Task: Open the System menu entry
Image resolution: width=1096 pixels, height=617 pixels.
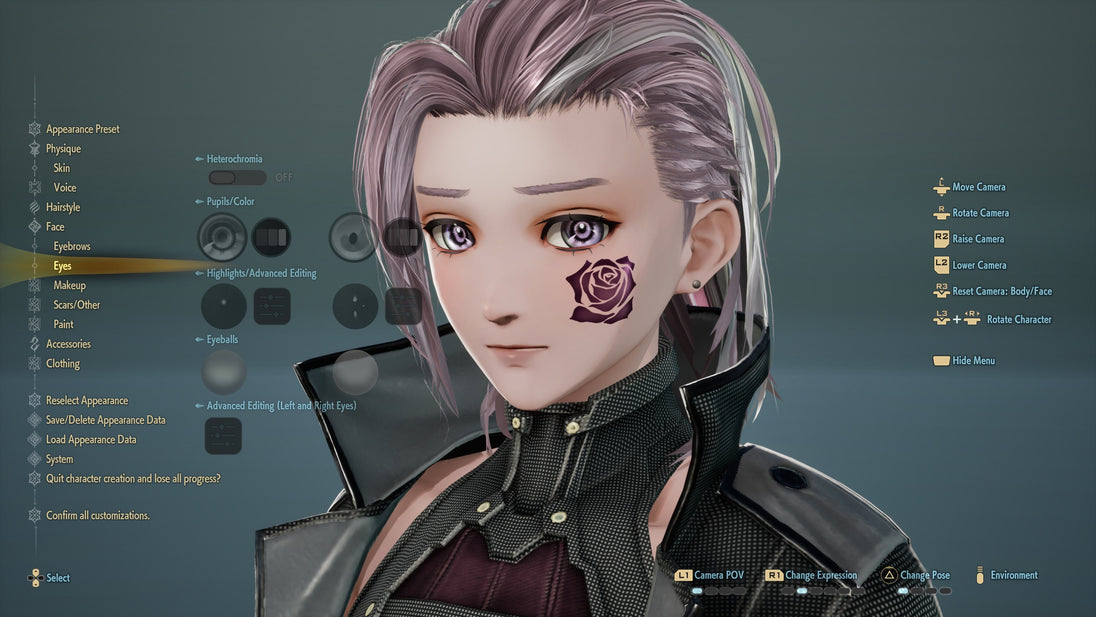Action: tap(59, 460)
